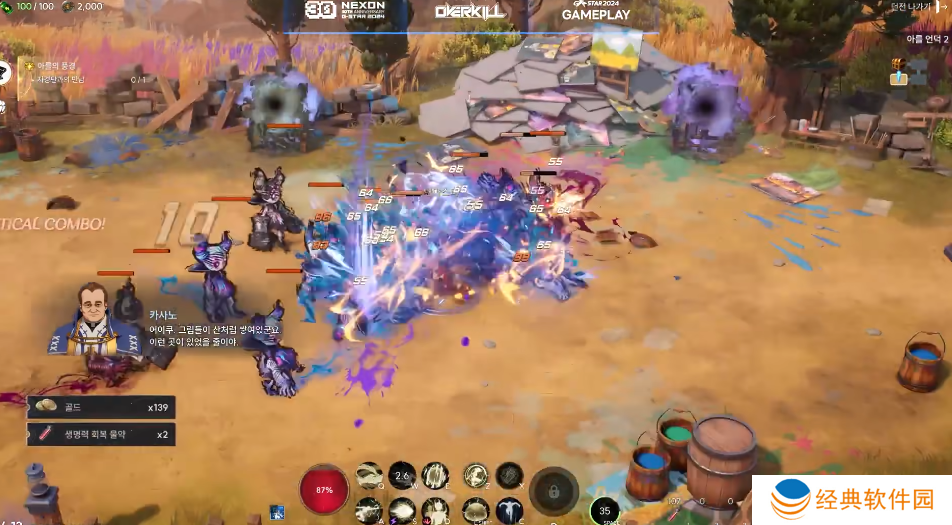Viewport: 952px width, 525px height.
Task: Activate the S skill icon
Action: 402,510
